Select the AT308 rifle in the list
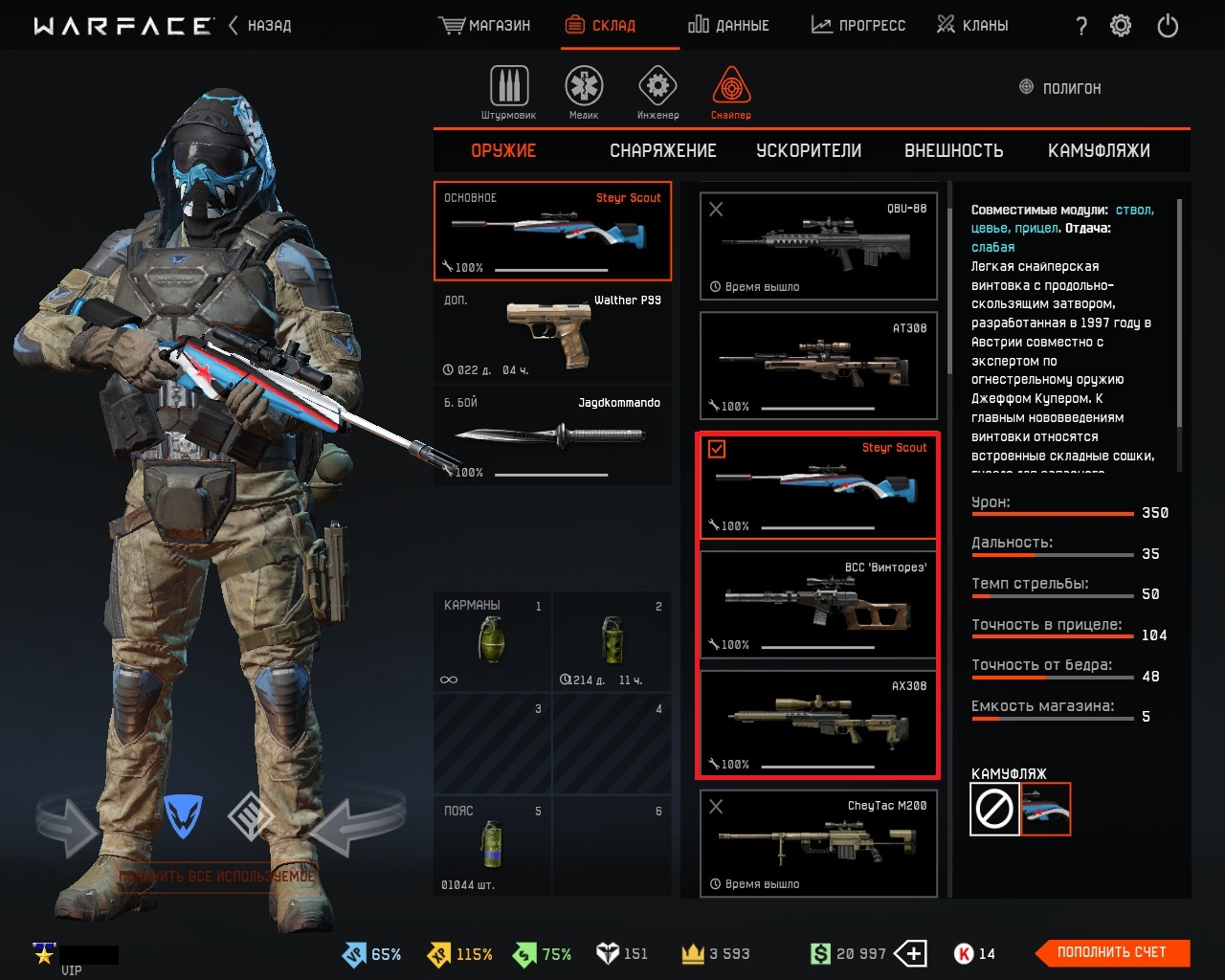The height and width of the screenshot is (980, 1225). tap(818, 366)
